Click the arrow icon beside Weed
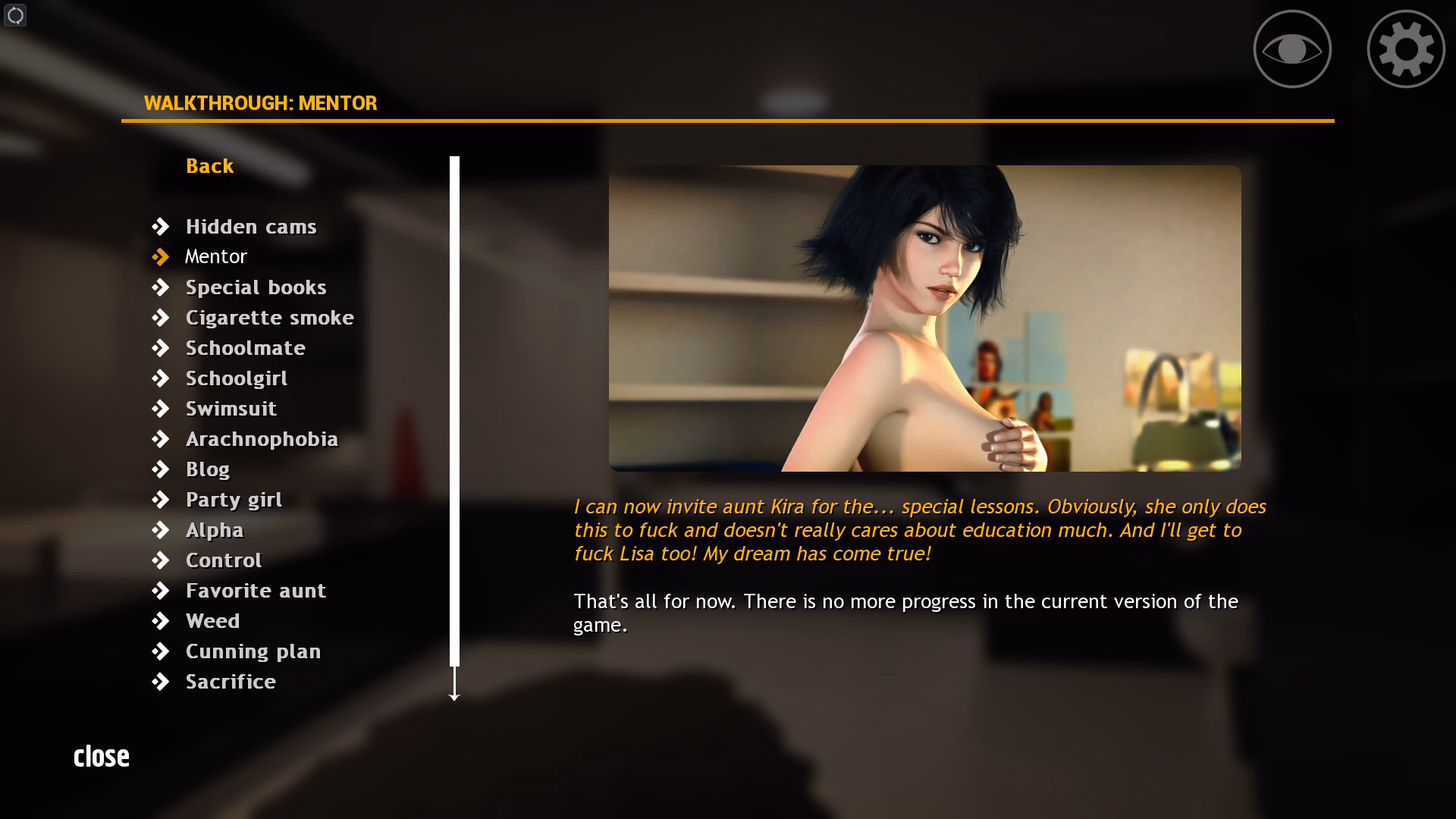 coord(162,620)
